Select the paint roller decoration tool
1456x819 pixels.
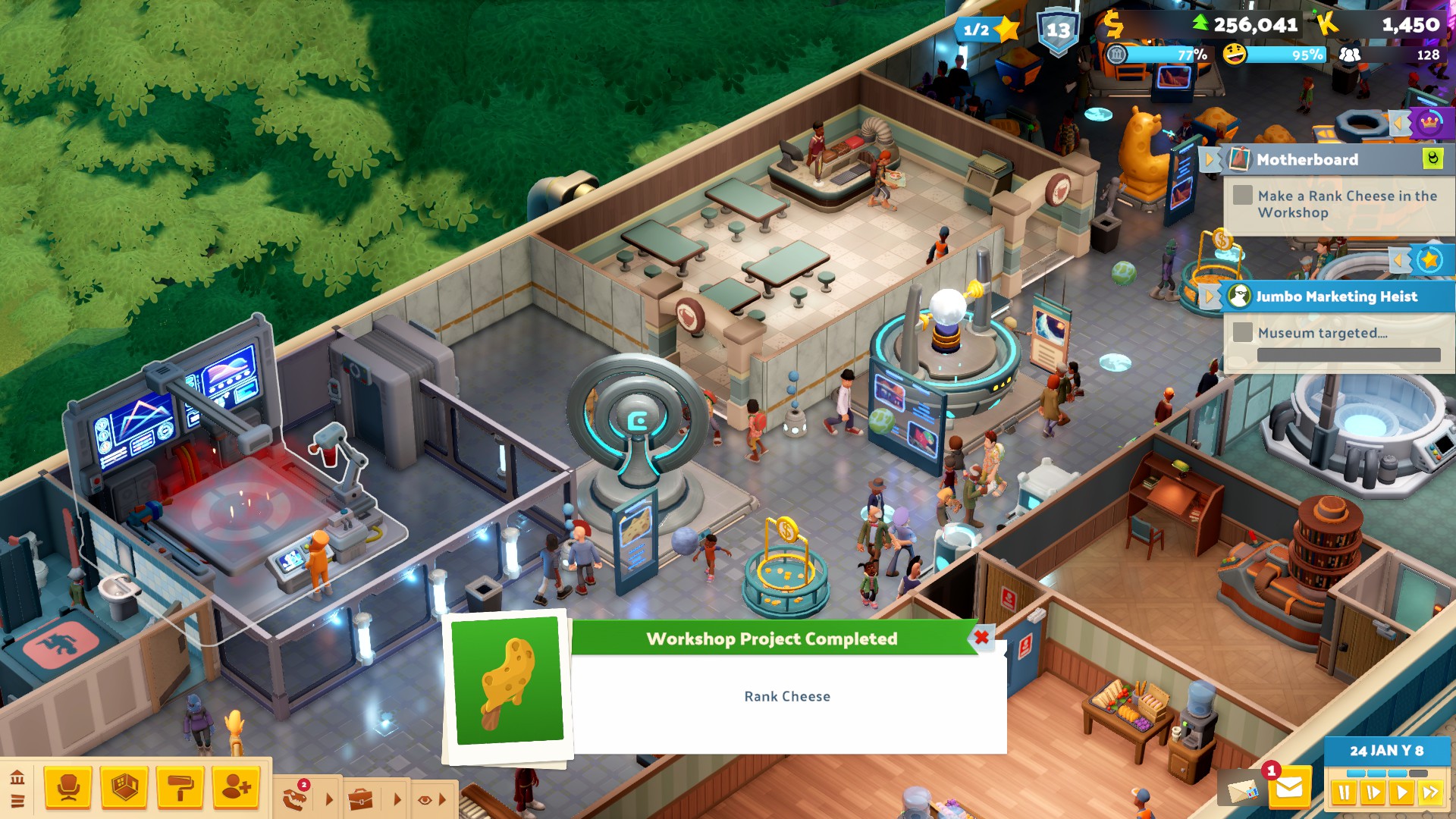[180, 787]
